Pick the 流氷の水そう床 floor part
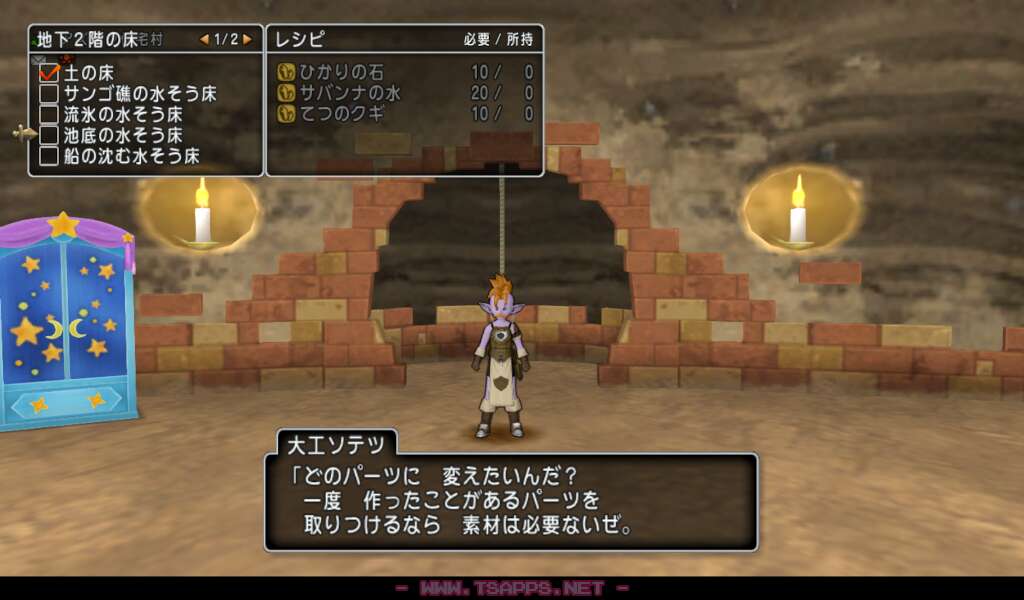This screenshot has width=1024, height=600. point(111,115)
